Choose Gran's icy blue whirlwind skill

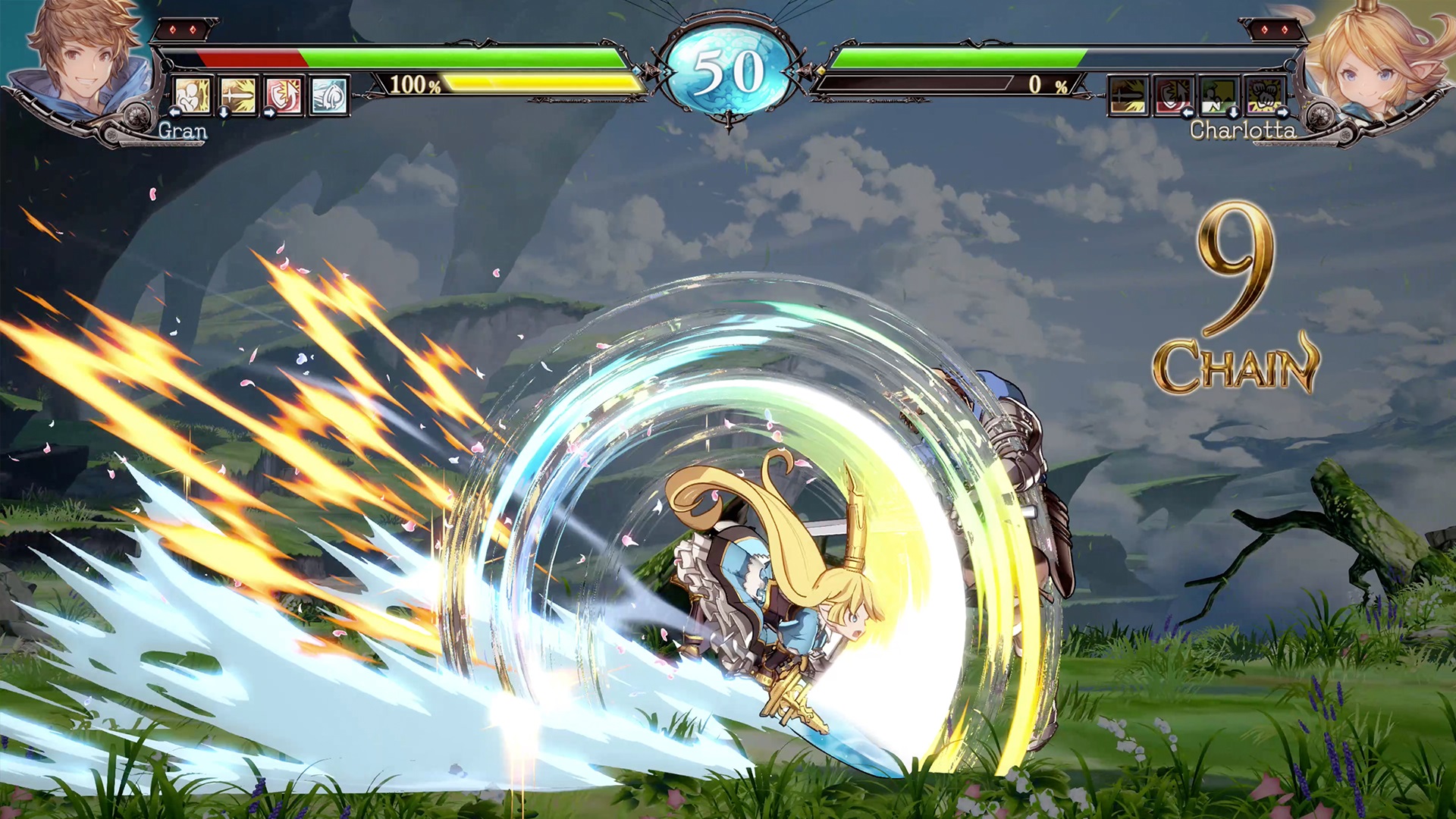point(329,96)
